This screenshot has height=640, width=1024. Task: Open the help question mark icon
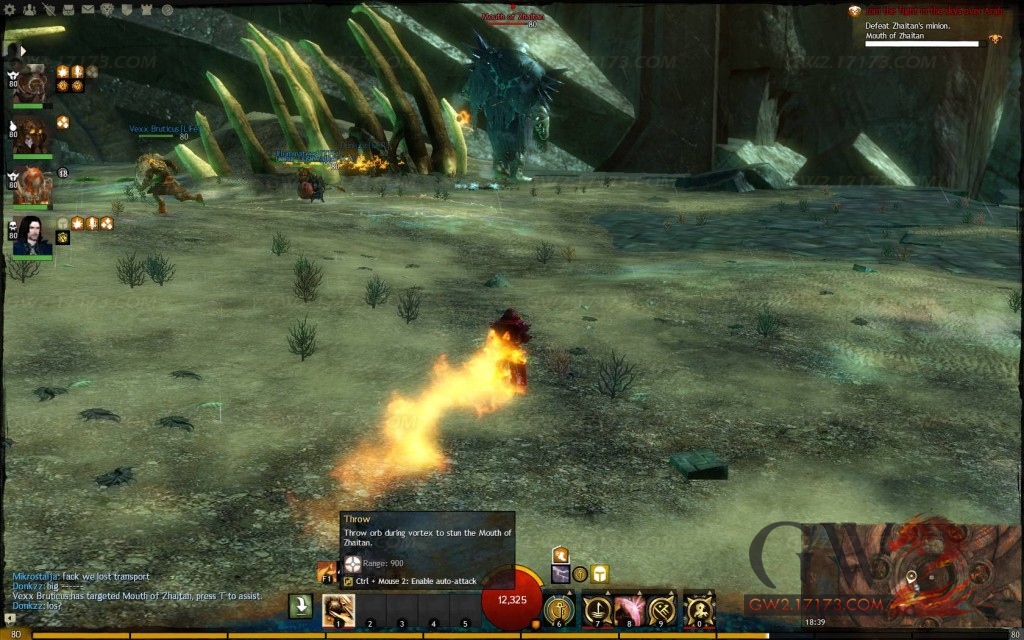click(167, 9)
